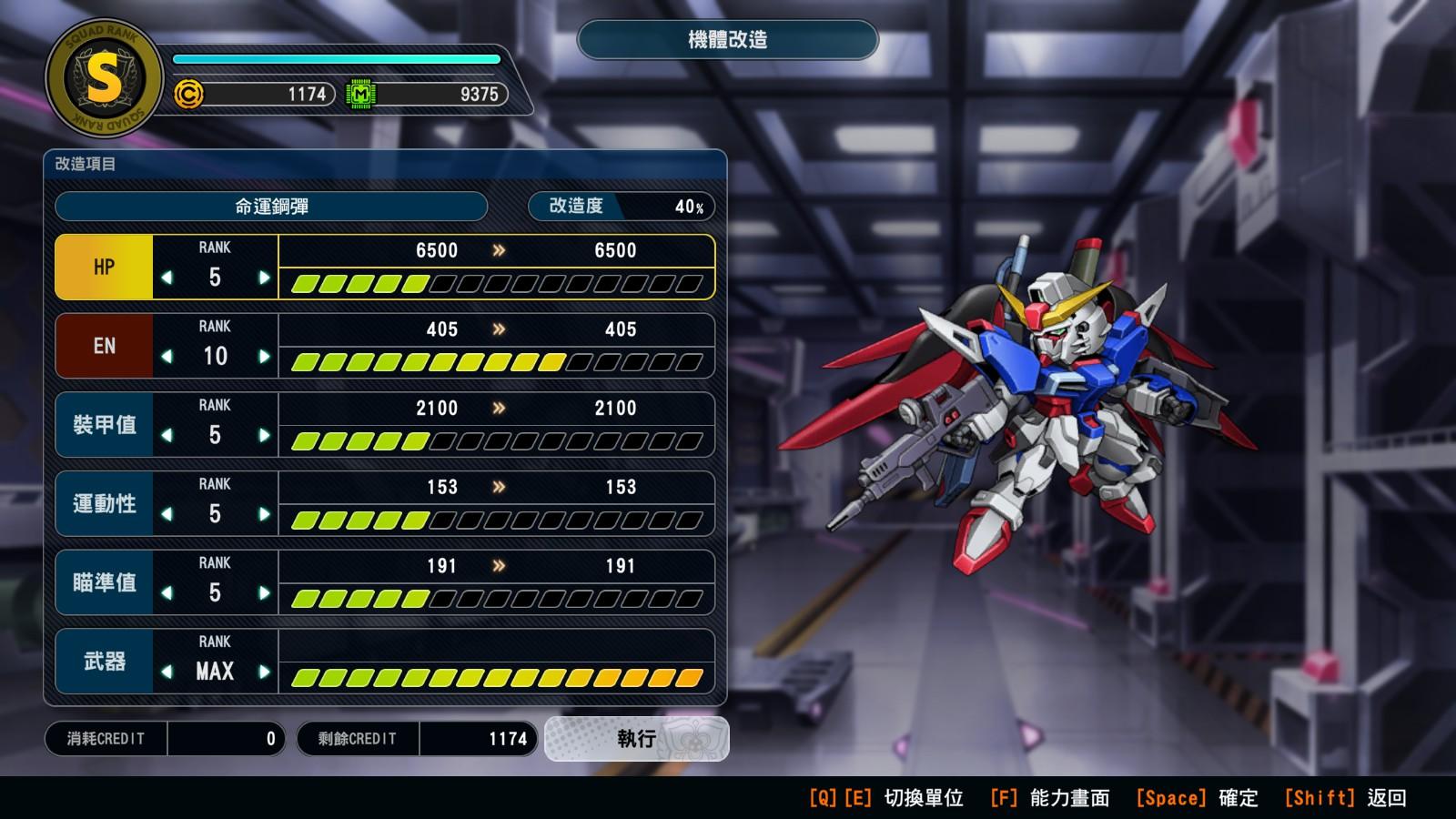
Task: Decrease 瞄準值 rank with left arrow
Action: 167,593
